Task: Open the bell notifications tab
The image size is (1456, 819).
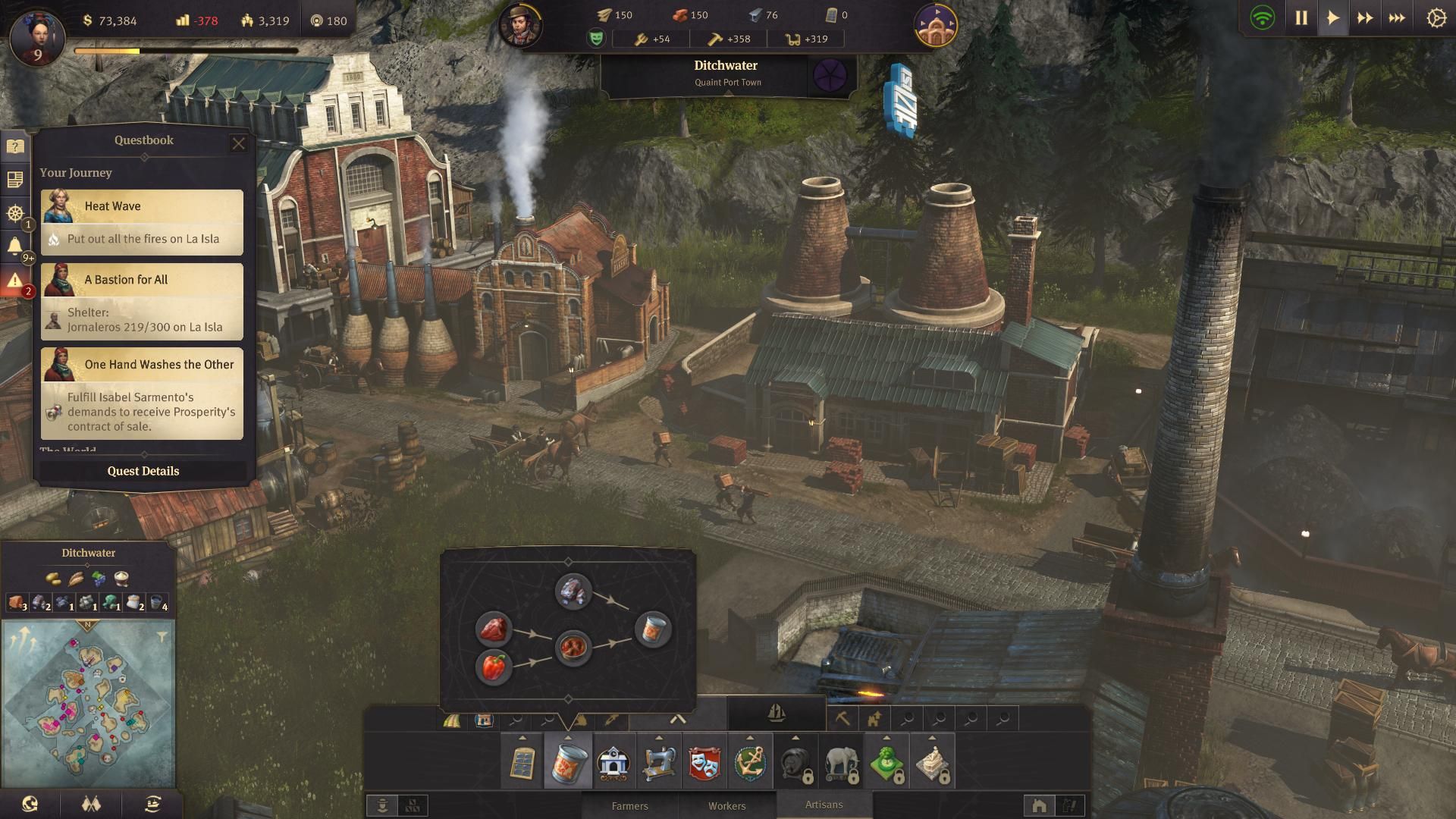Action: point(14,246)
